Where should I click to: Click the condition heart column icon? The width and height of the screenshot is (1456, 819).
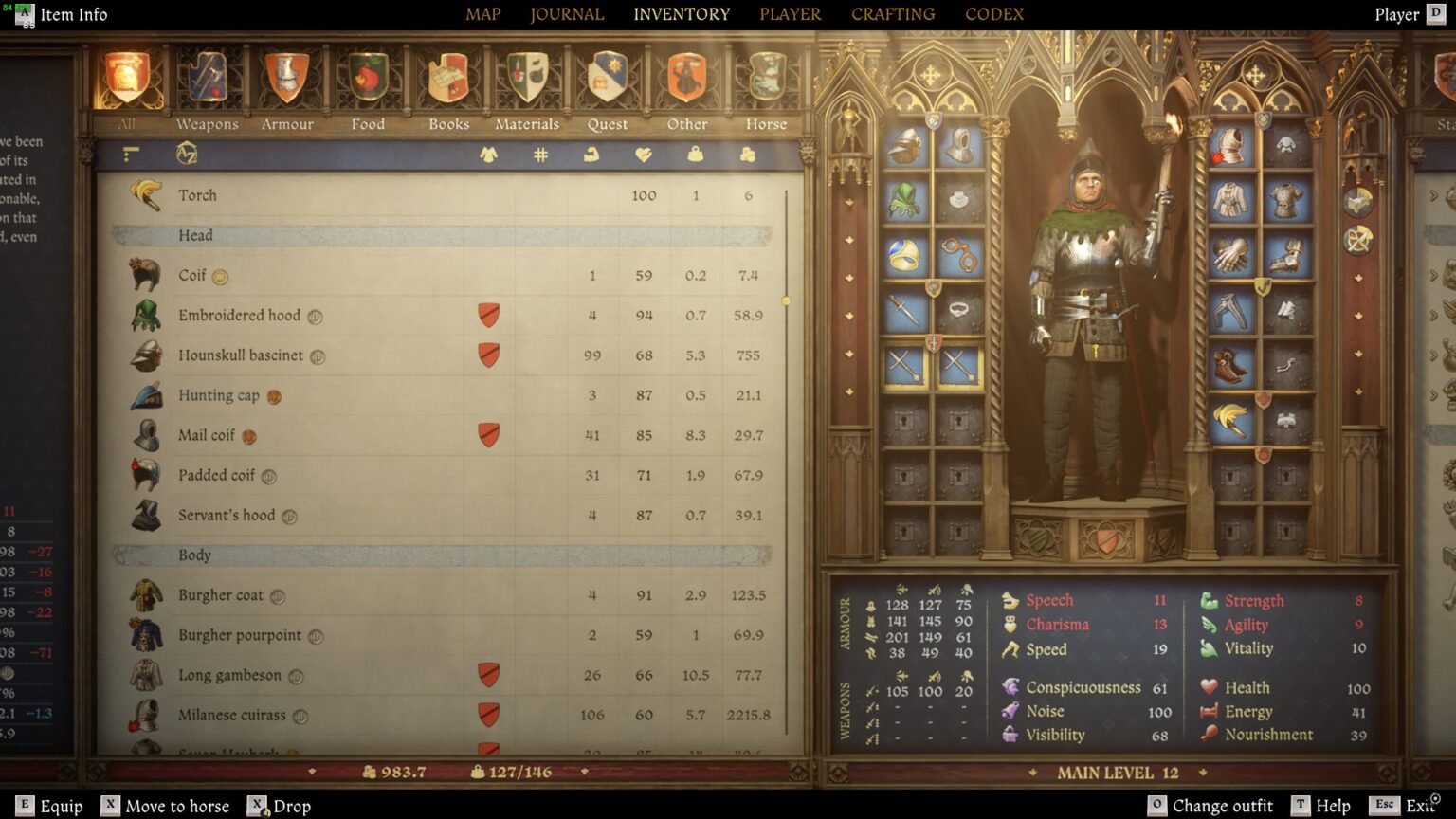tap(646, 154)
